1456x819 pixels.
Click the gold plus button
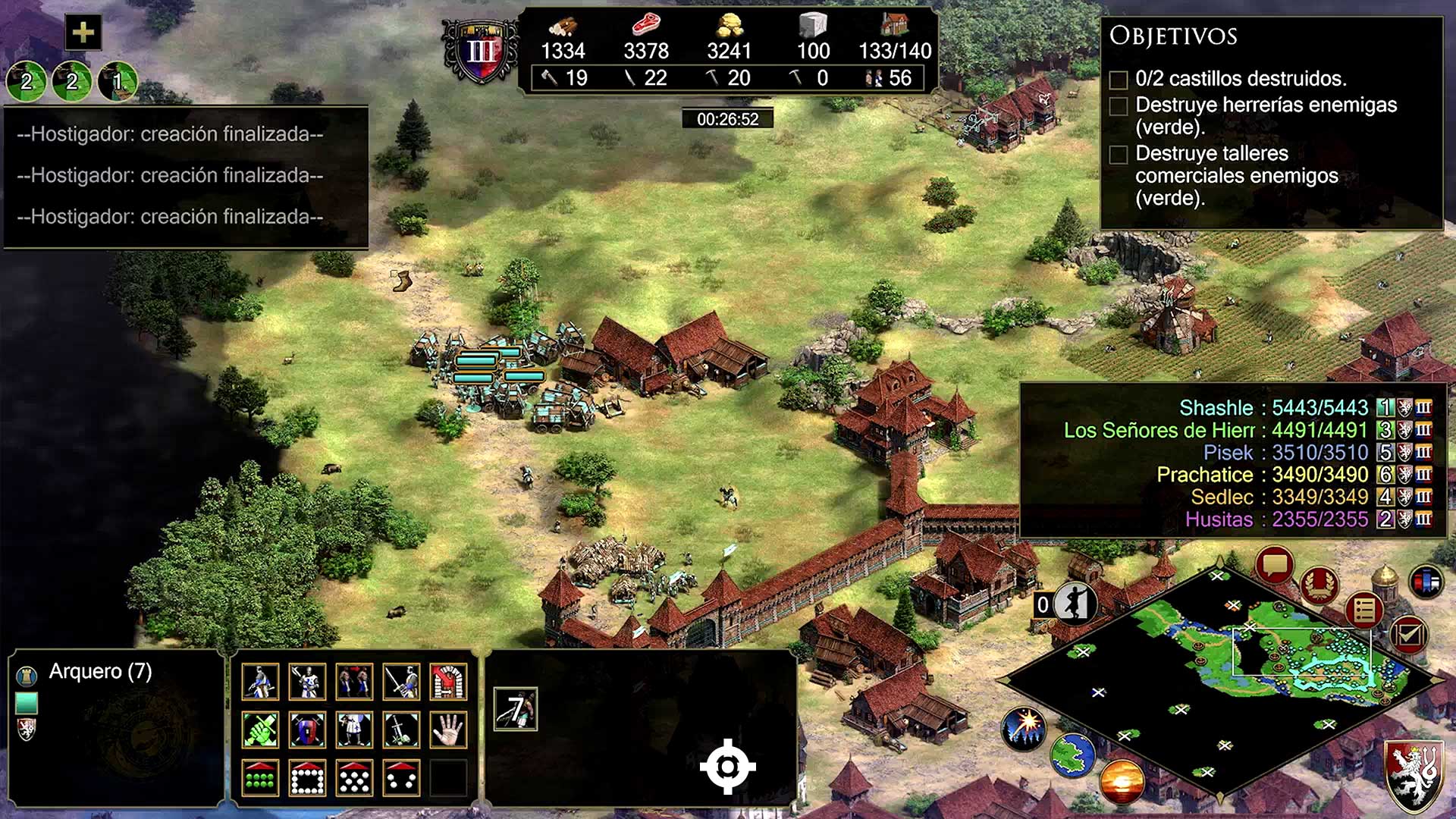83,33
